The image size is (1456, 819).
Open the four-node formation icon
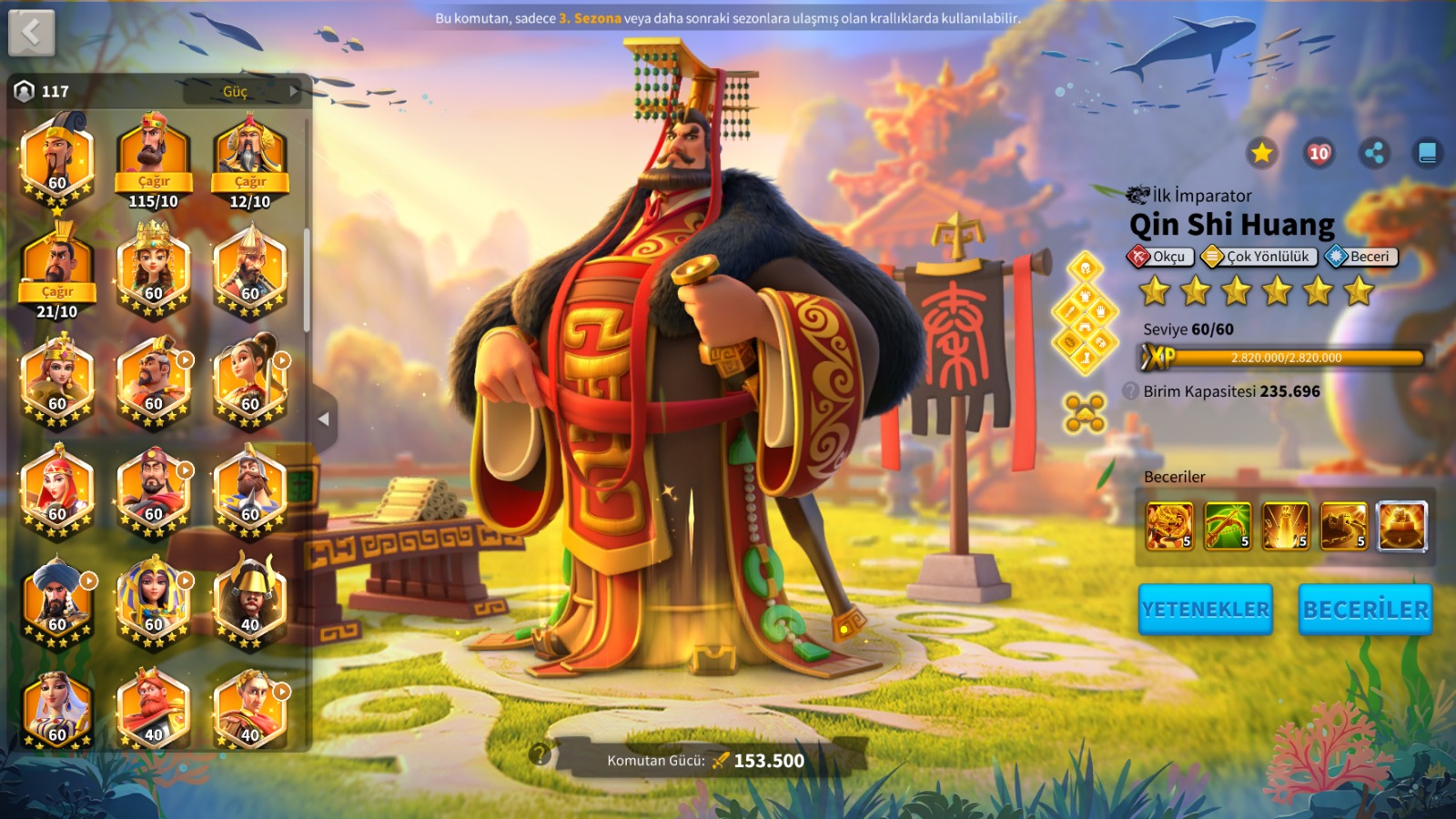coord(1085,413)
